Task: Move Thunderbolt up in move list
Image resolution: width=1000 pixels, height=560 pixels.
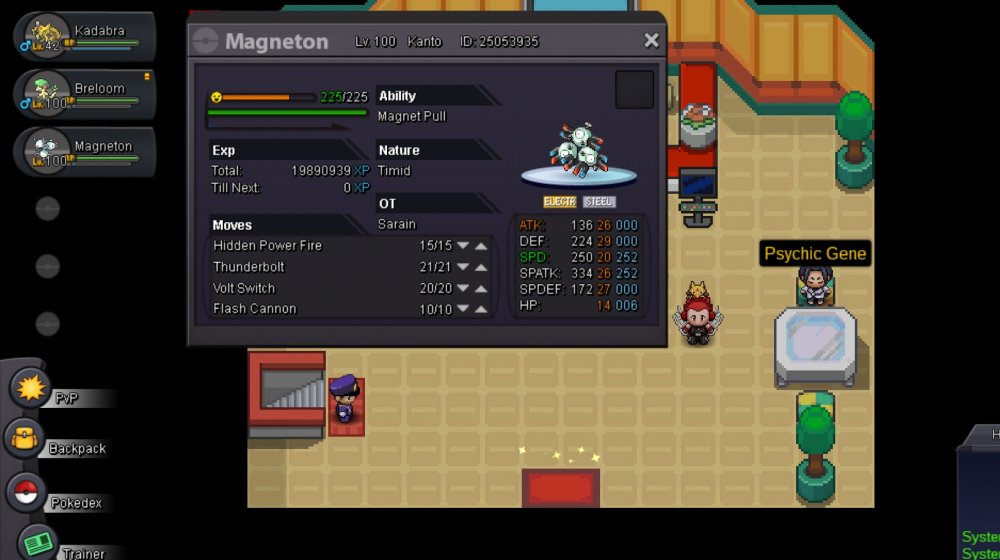Action: click(481, 267)
